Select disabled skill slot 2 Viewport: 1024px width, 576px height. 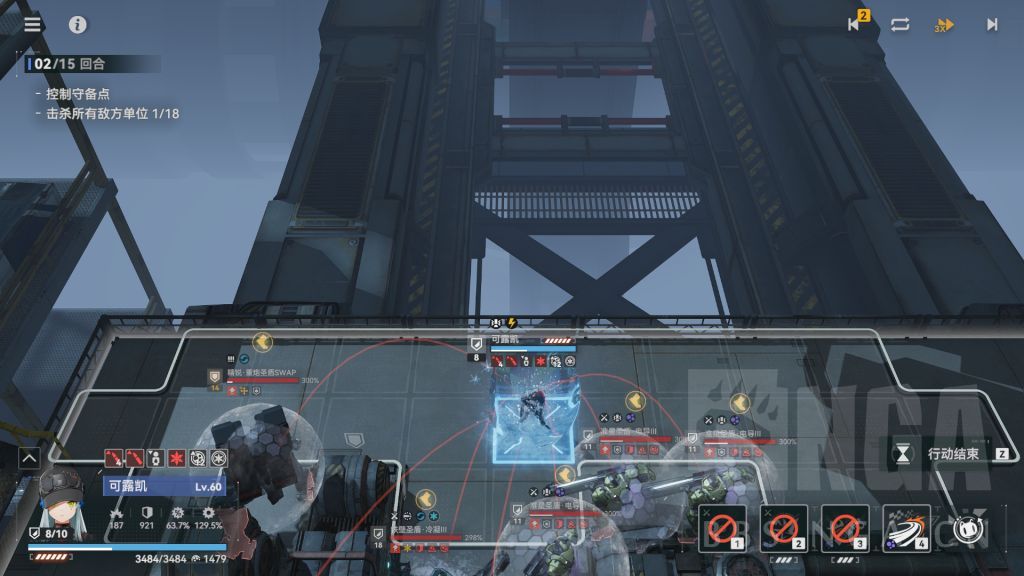tap(783, 528)
